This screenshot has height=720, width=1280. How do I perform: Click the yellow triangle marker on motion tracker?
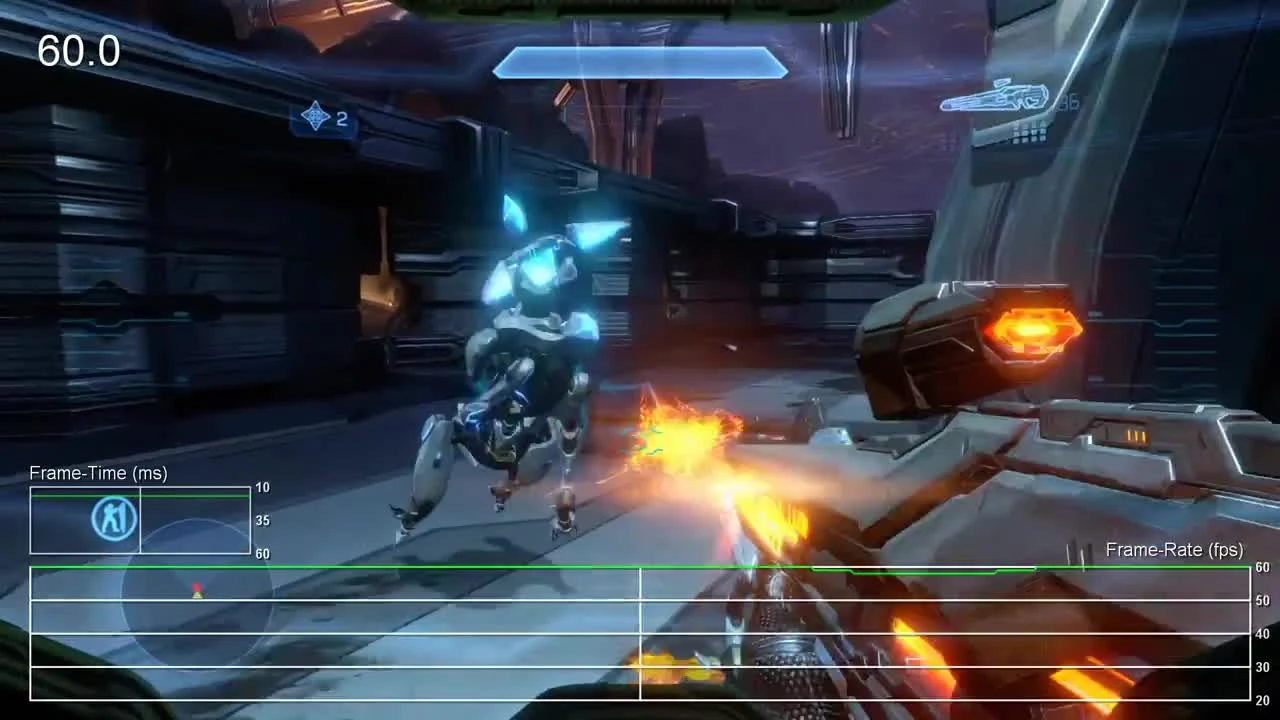point(196,593)
